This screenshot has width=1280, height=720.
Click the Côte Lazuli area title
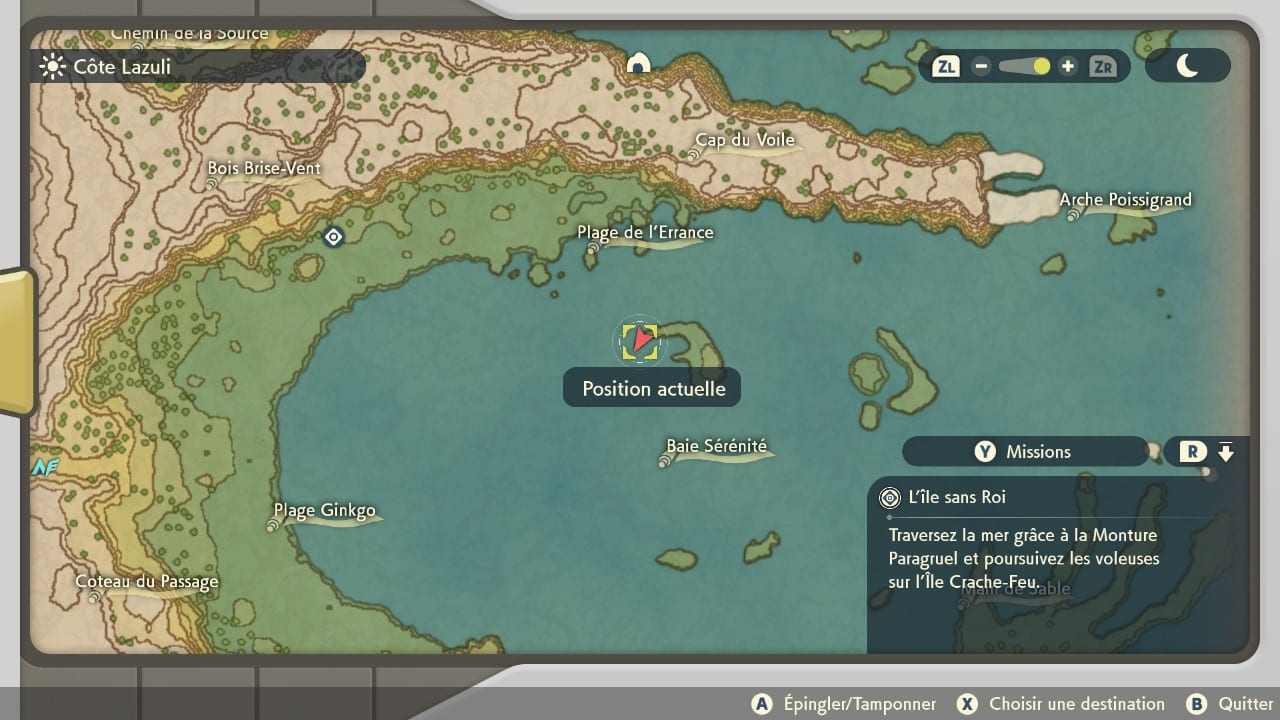pos(121,67)
